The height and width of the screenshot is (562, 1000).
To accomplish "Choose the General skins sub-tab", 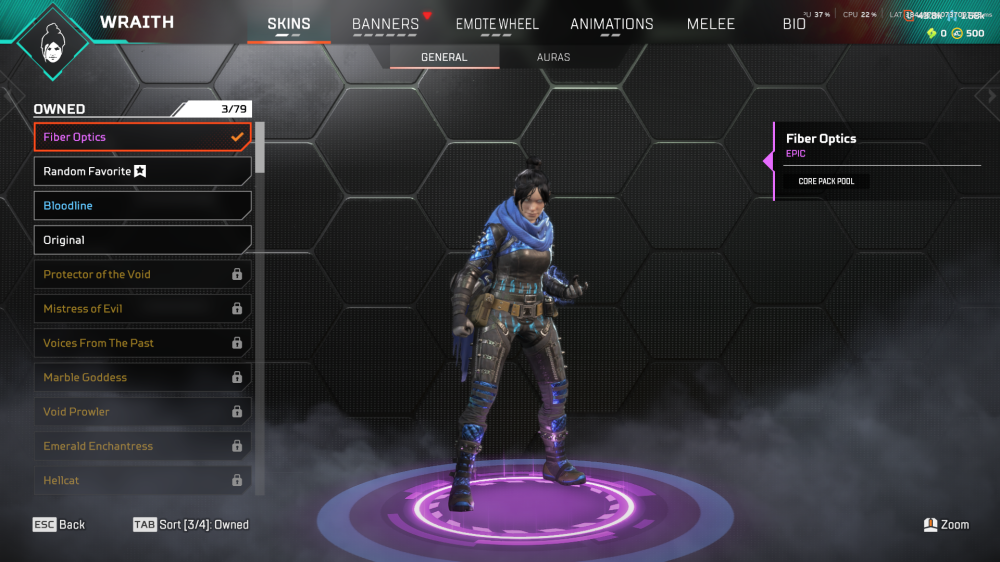I will pos(444,57).
